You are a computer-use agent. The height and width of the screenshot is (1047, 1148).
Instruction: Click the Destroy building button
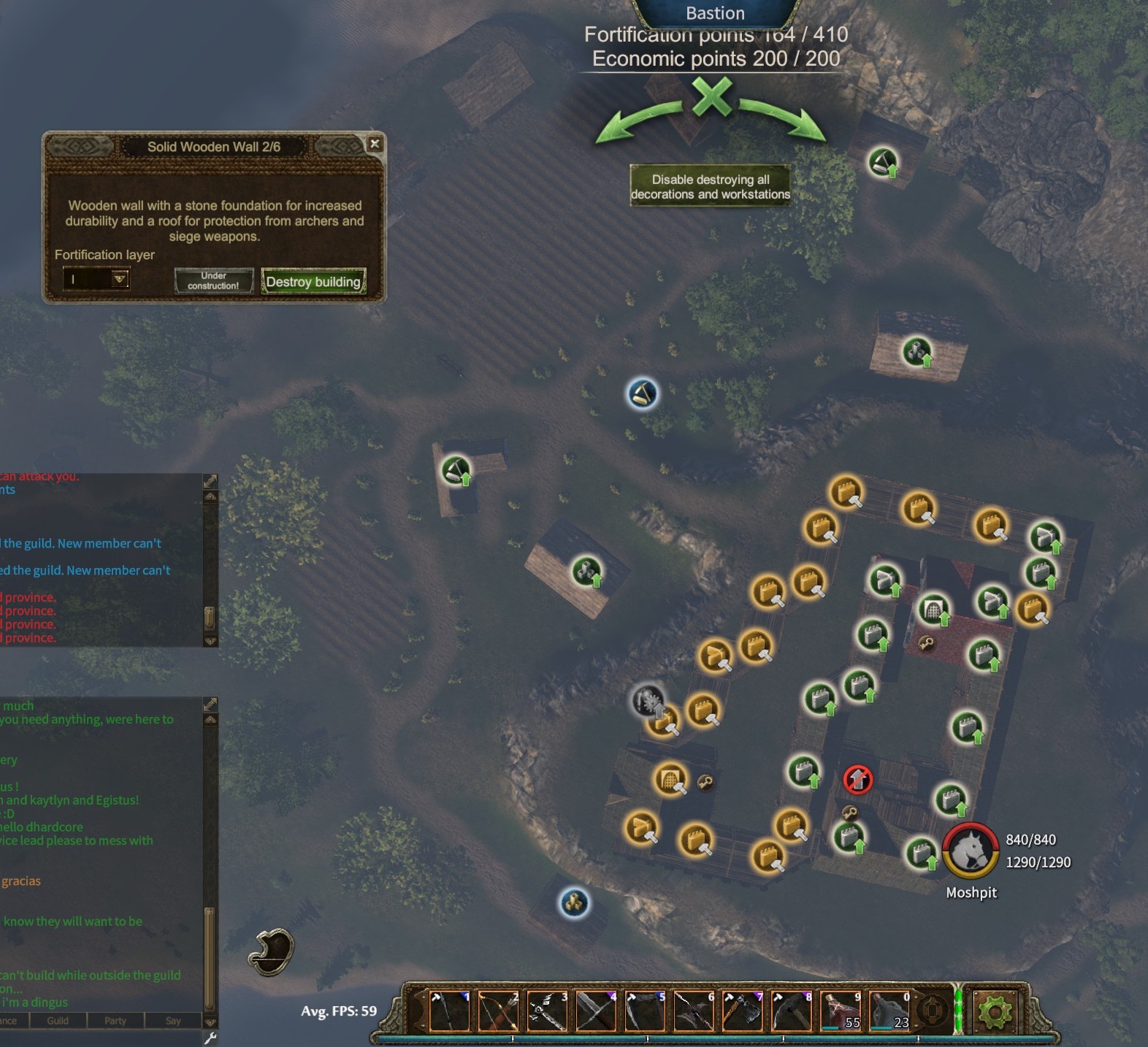coord(313,282)
